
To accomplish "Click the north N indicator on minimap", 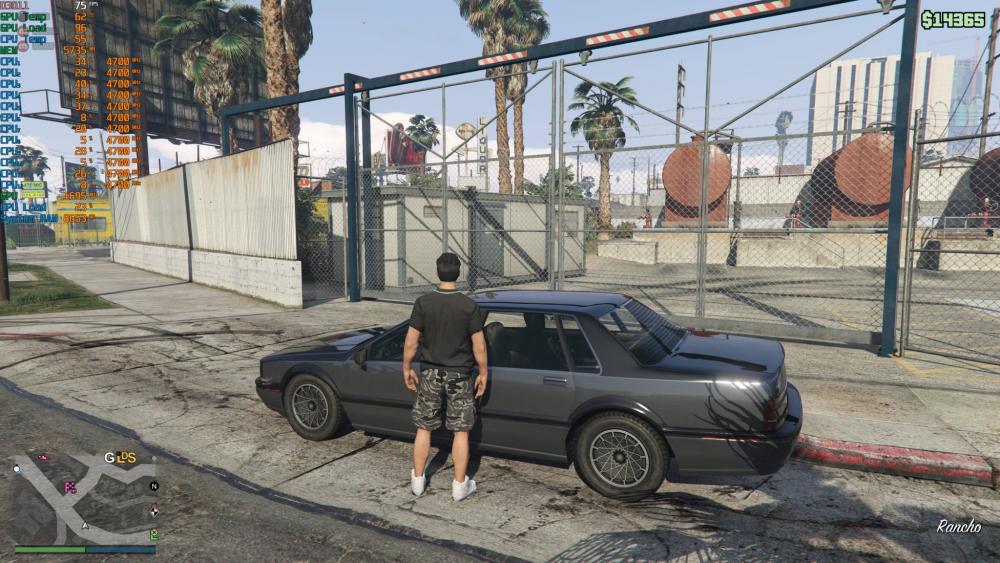I will 153,486.
